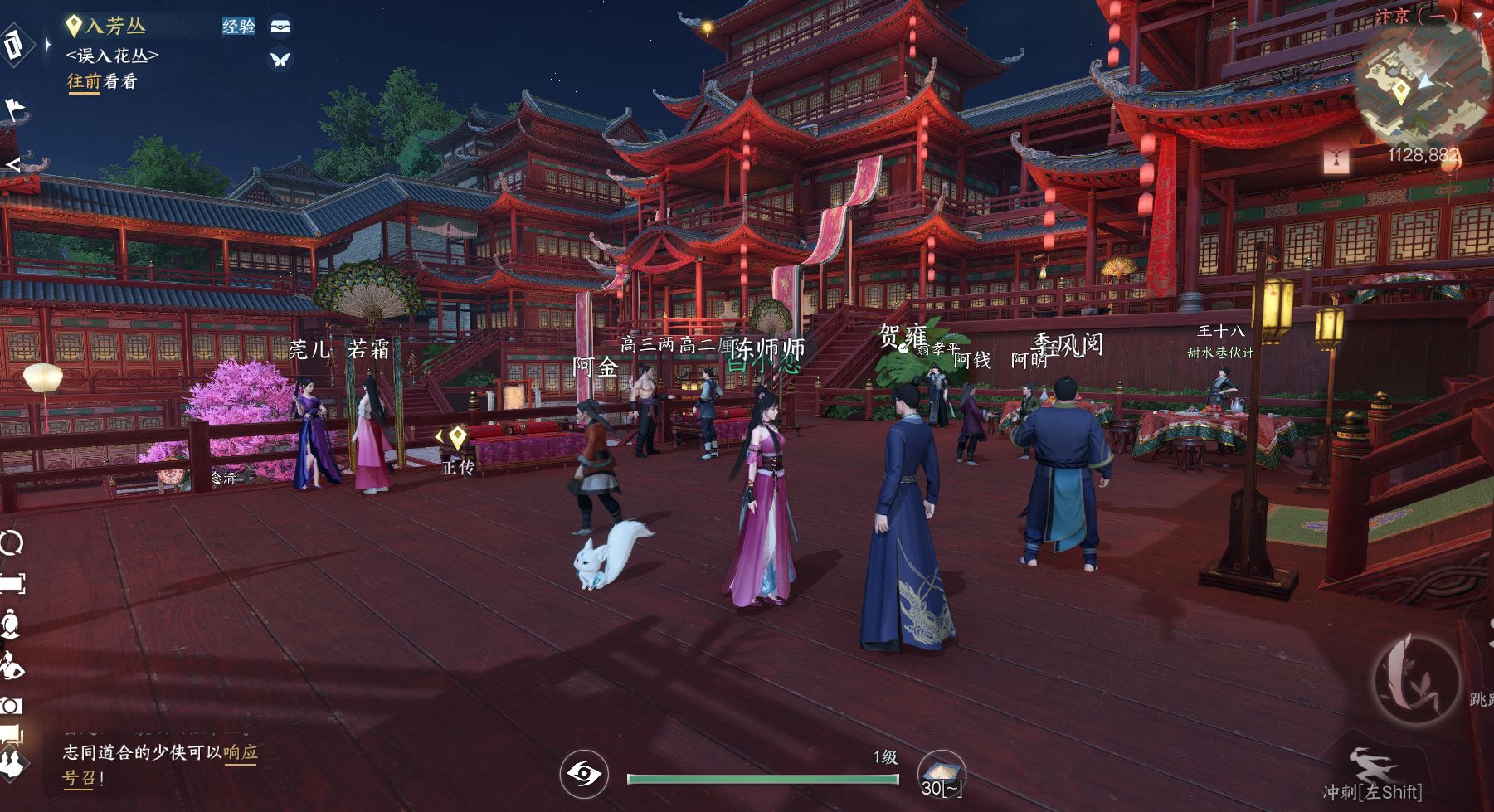Tap the white butterfly icon
This screenshot has height=812, width=1494.
coord(280,60)
